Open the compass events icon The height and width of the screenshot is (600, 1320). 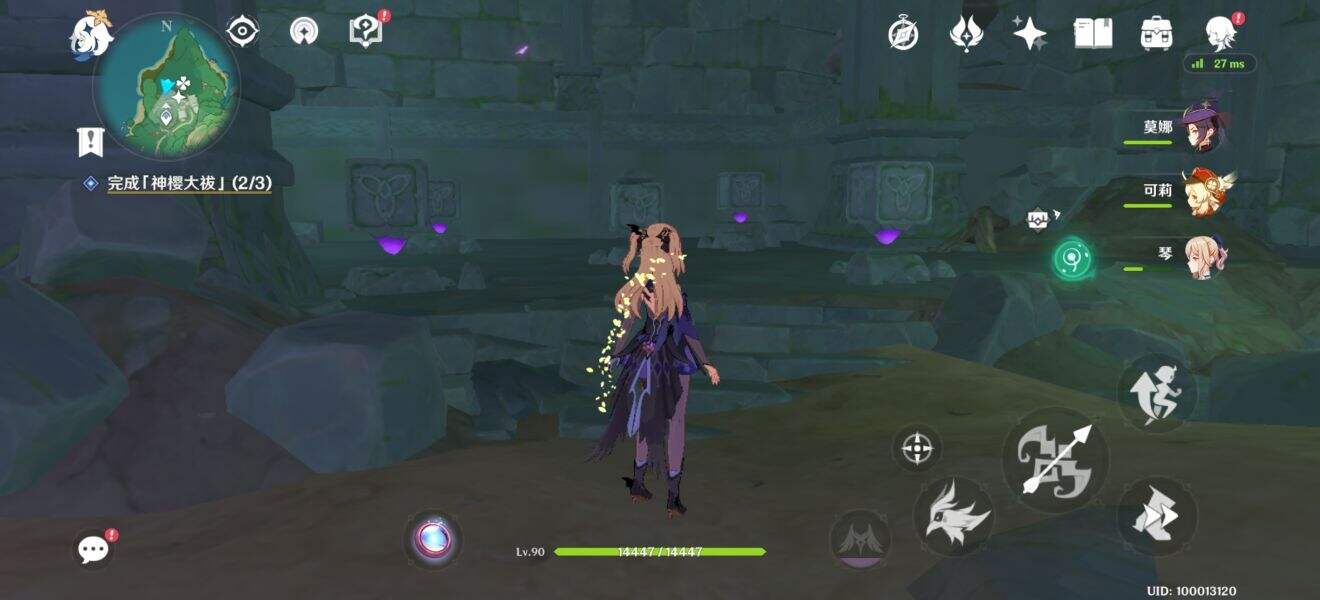903,34
